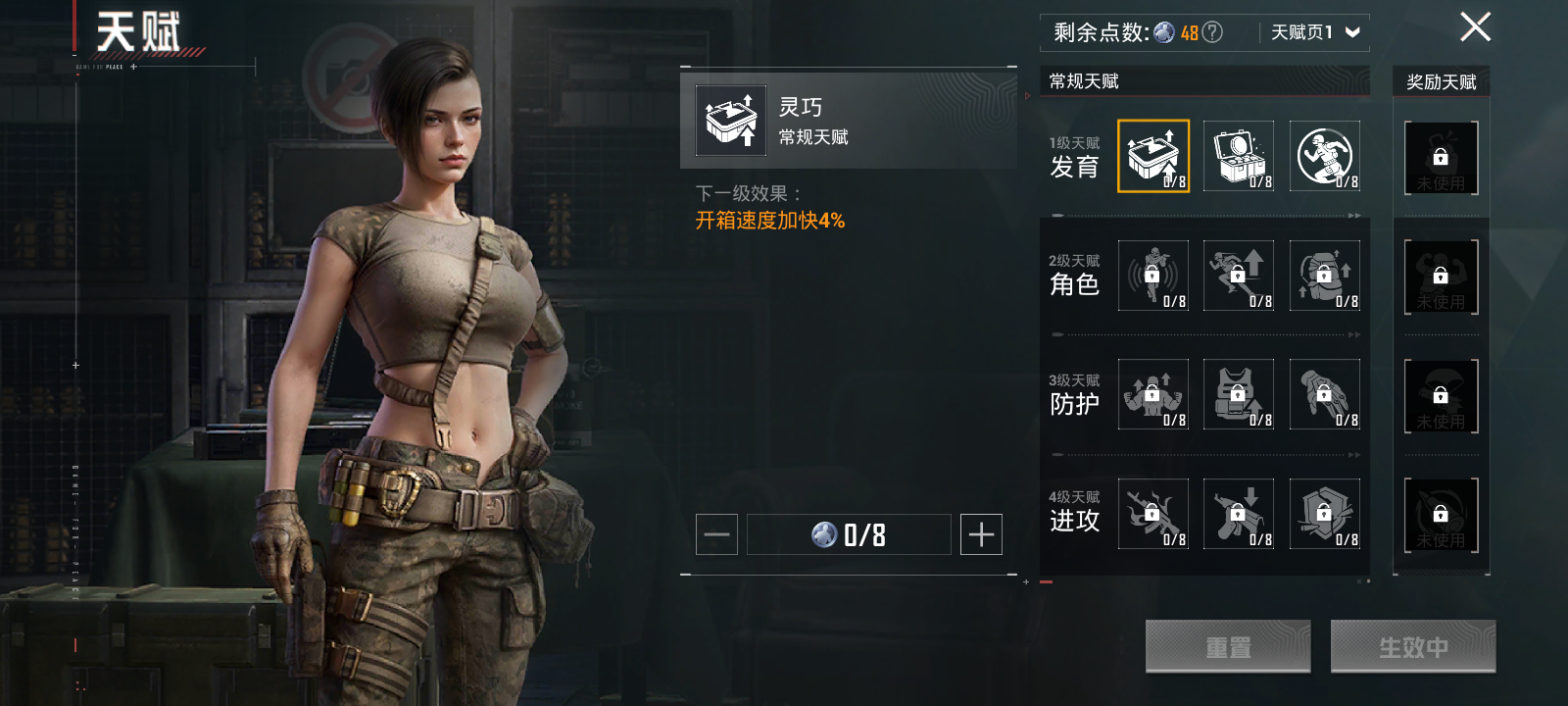1568x706 pixels.
Task: Select the locked backpack talent in 角色 row
Action: point(1325,276)
